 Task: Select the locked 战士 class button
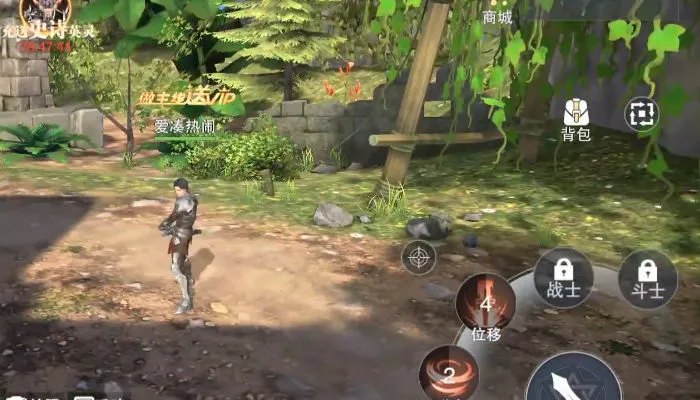[563, 277]
